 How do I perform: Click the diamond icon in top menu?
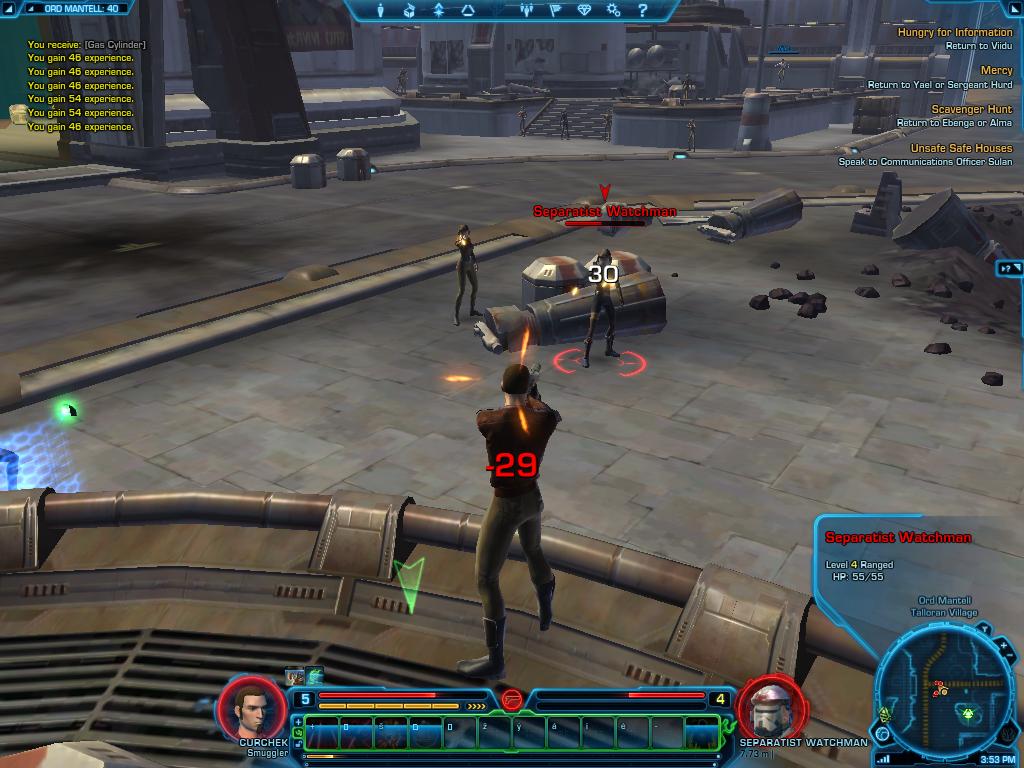tap(585, 10)
